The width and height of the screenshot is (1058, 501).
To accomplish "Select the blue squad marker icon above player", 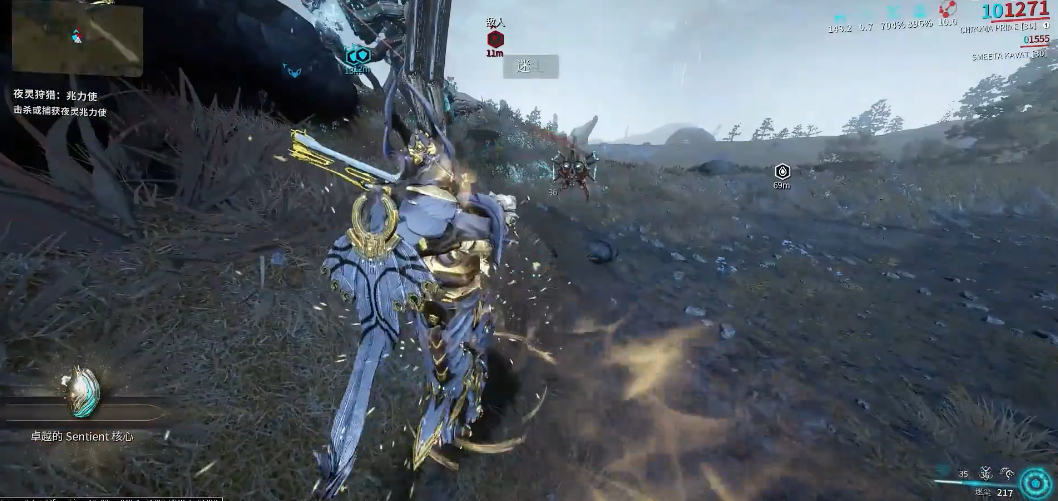I will (357, 57).
